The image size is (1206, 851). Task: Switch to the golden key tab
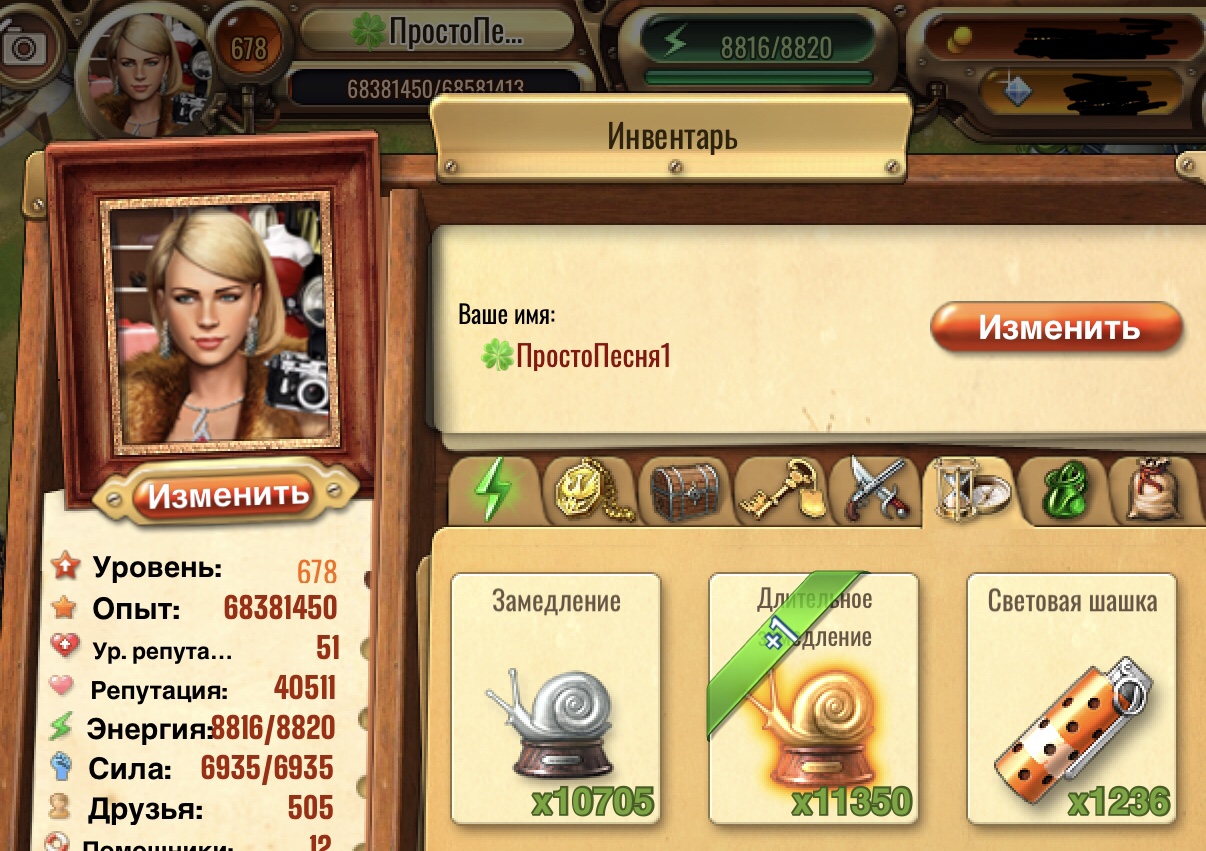coord(780,491)
